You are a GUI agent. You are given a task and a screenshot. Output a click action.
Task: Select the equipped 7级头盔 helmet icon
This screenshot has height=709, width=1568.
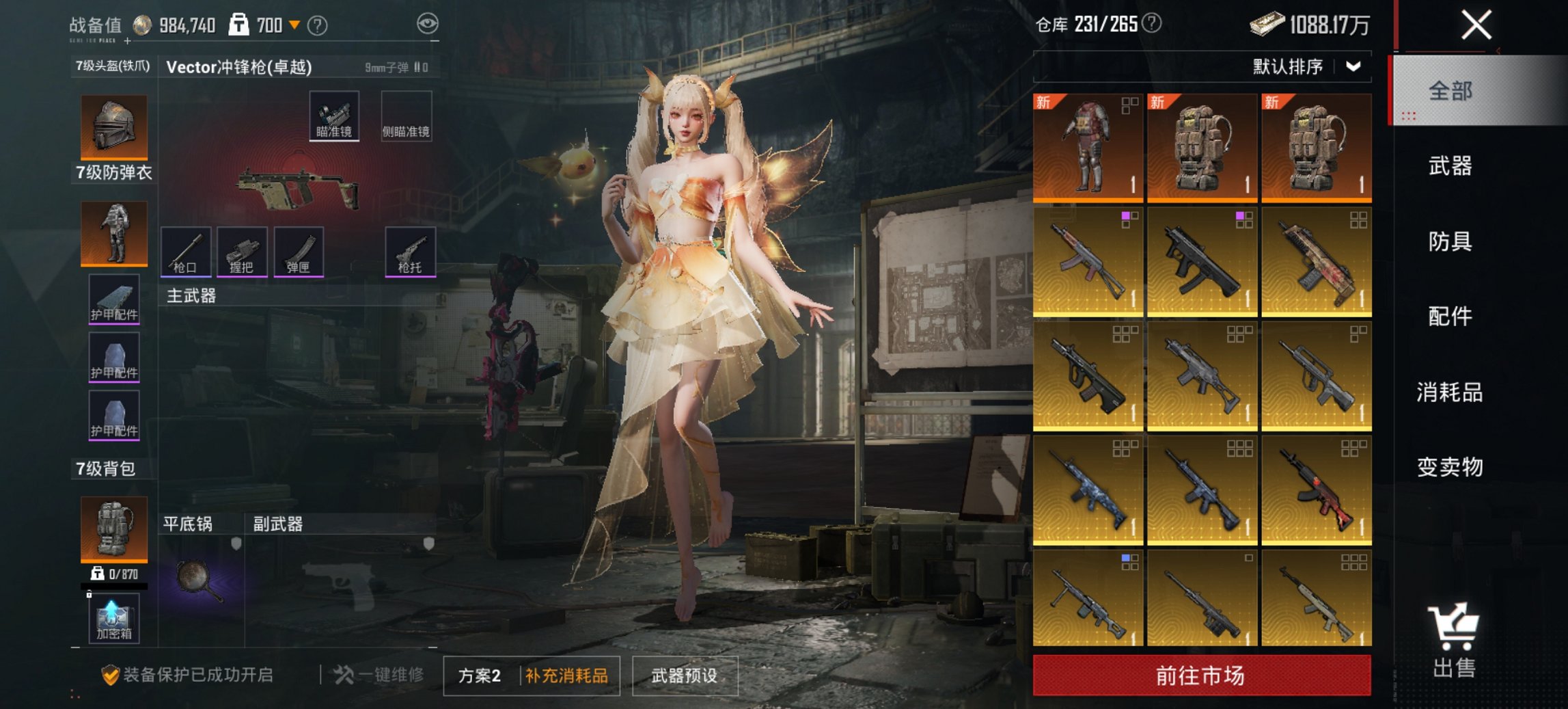[113, 125]
